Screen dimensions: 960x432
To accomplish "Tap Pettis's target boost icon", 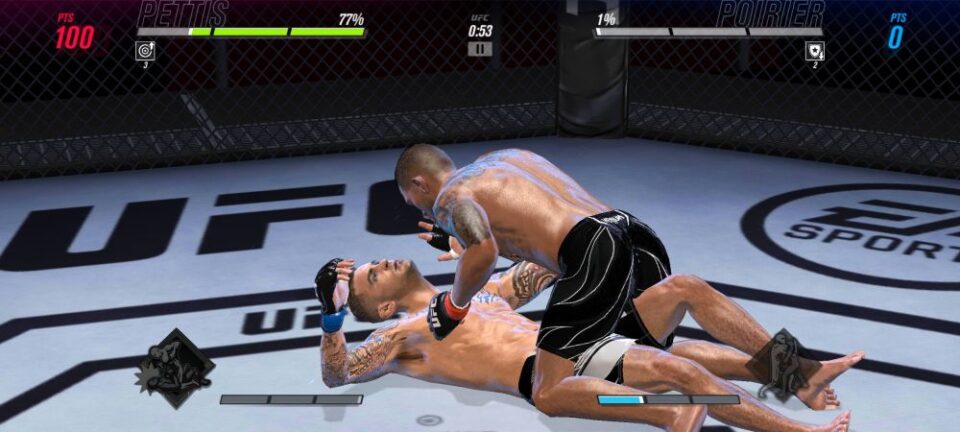I will click(145, 50).
